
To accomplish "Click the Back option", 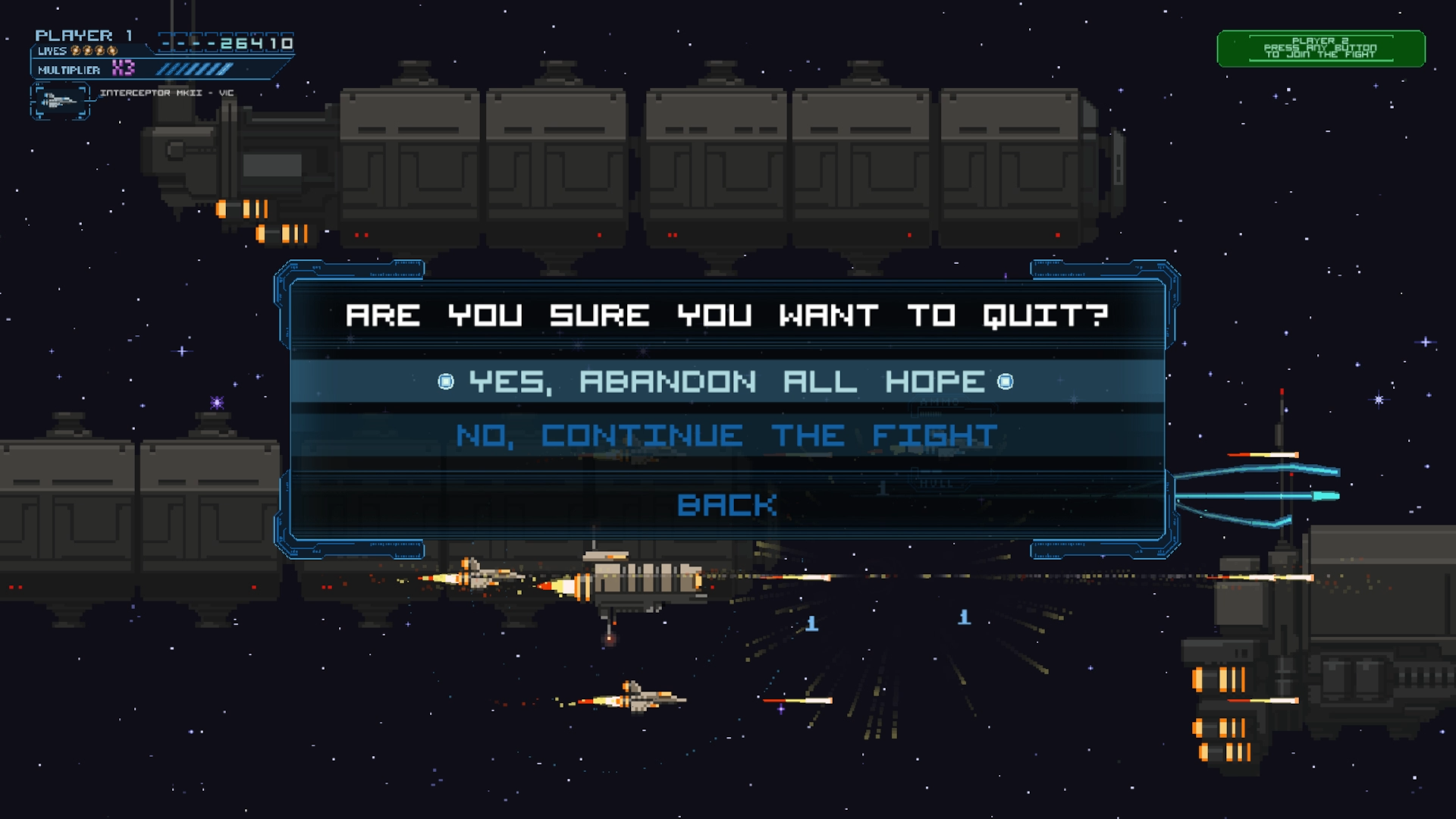I will click(x=726, y=504).
